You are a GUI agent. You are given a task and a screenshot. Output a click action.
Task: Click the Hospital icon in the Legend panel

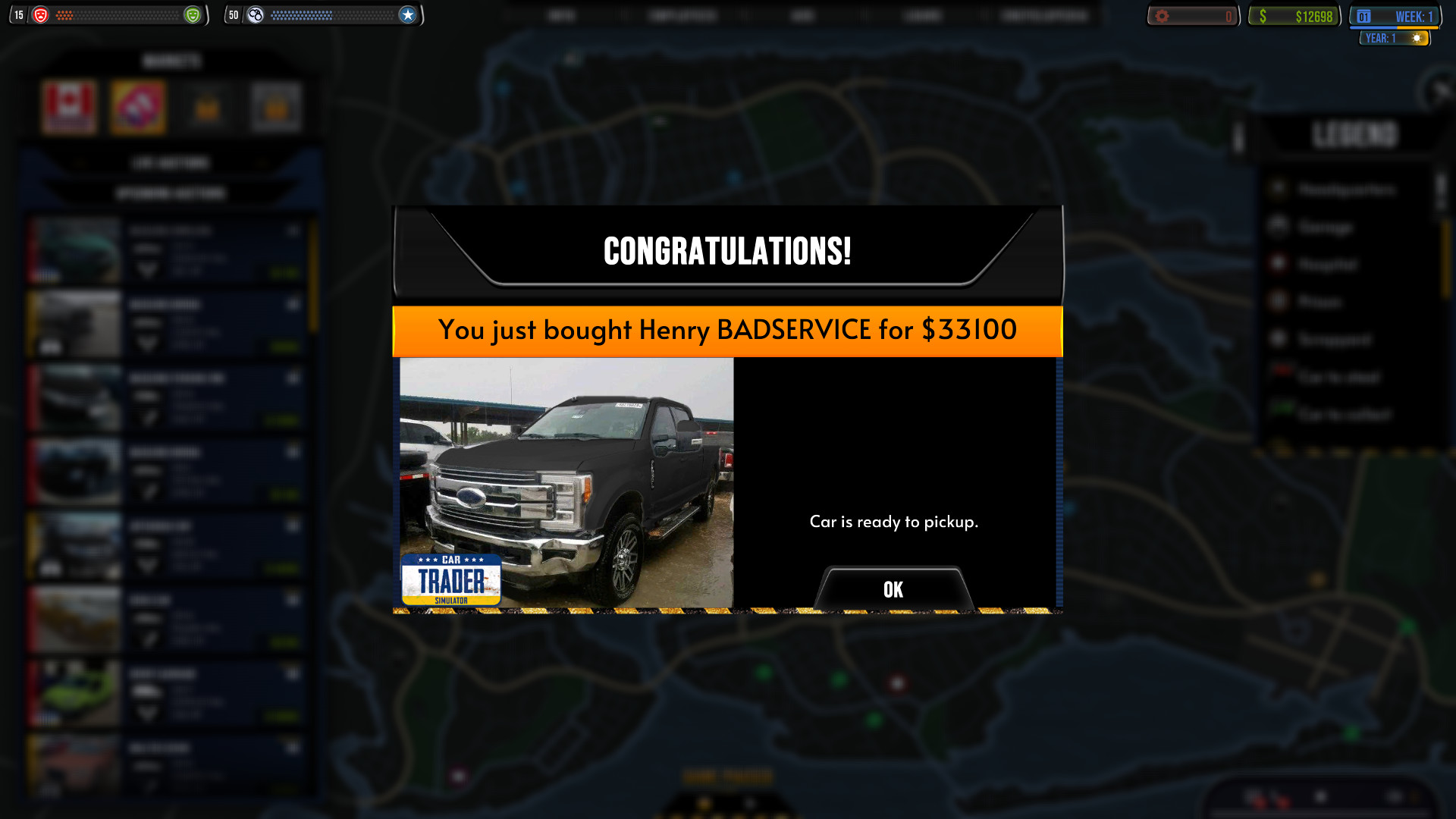1279,264
